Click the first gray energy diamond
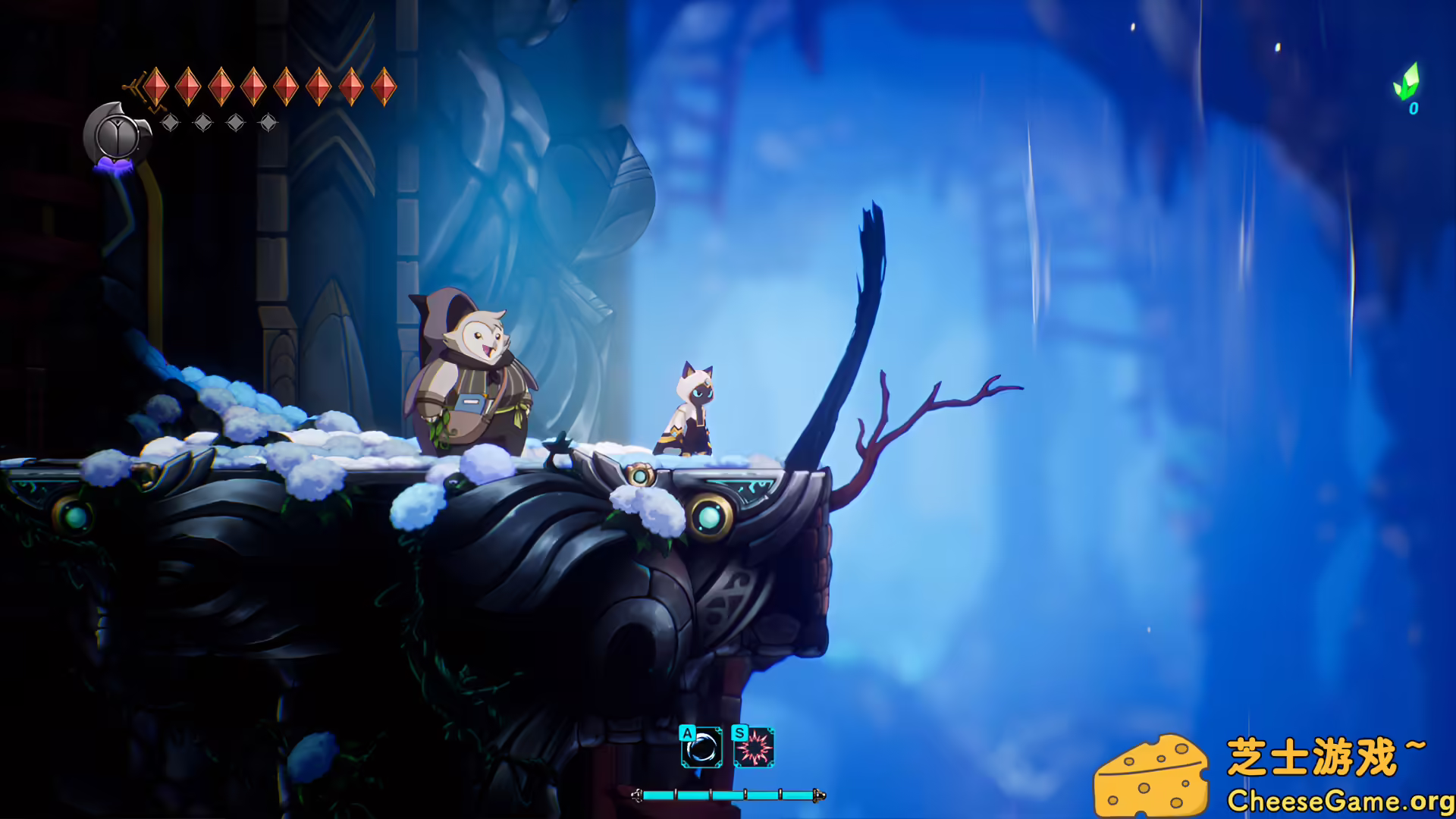The height and width of the screenshot is (819, 1456). coord(170,122)
